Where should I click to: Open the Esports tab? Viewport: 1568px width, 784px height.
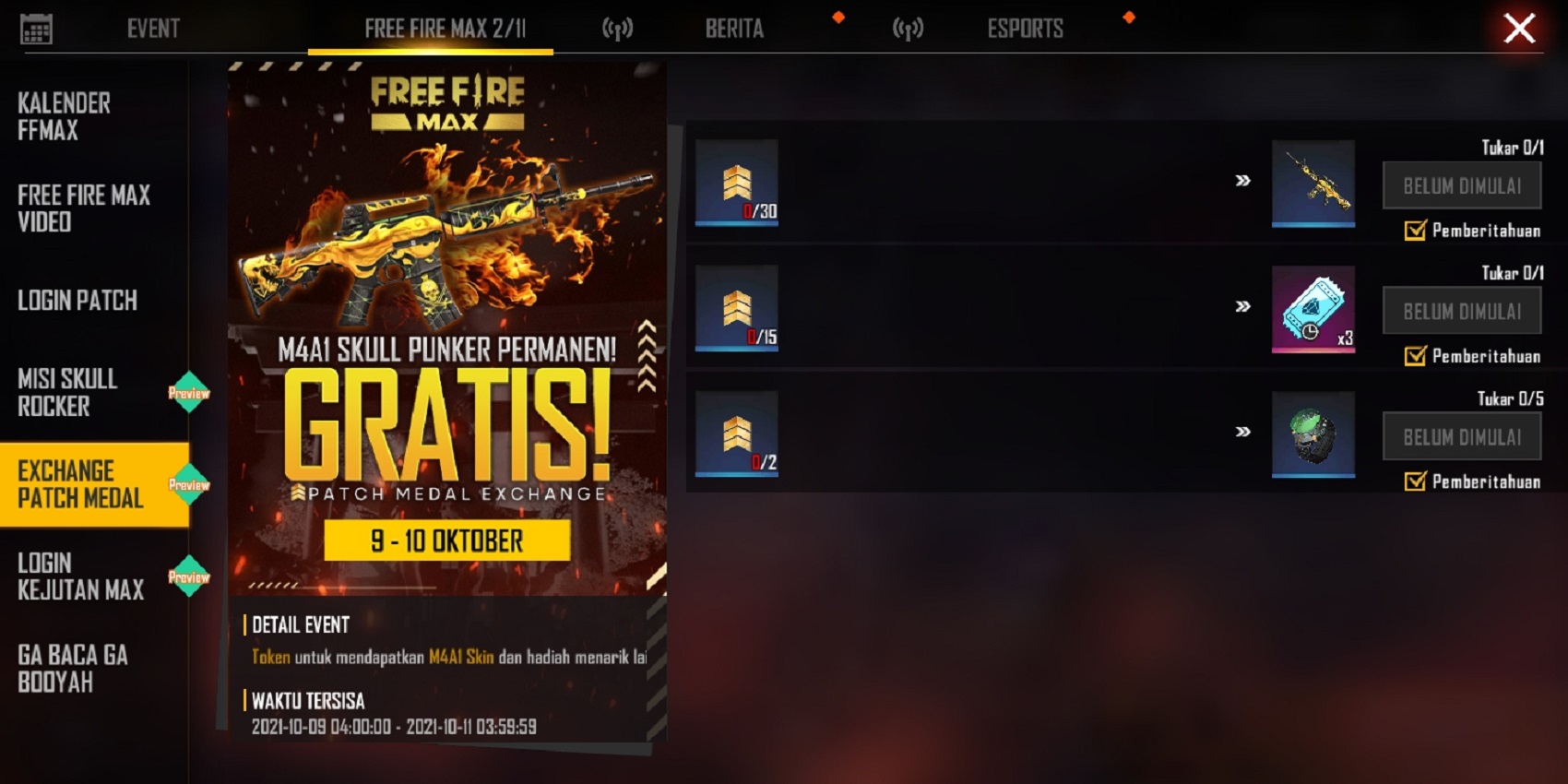pos(1025,28)
